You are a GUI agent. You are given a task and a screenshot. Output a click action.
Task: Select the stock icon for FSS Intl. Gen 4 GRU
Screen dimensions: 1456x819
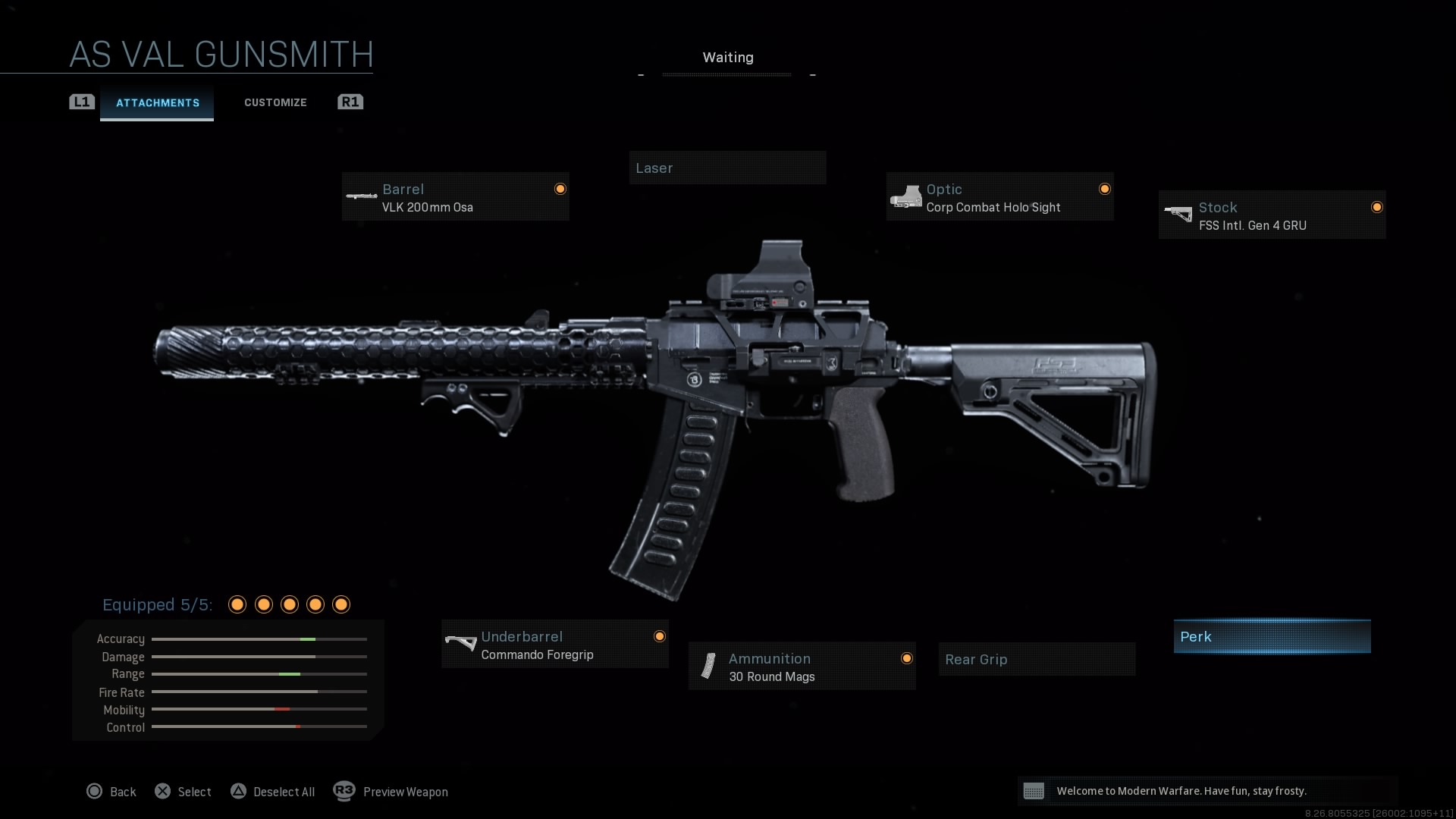pos(1179,213)
